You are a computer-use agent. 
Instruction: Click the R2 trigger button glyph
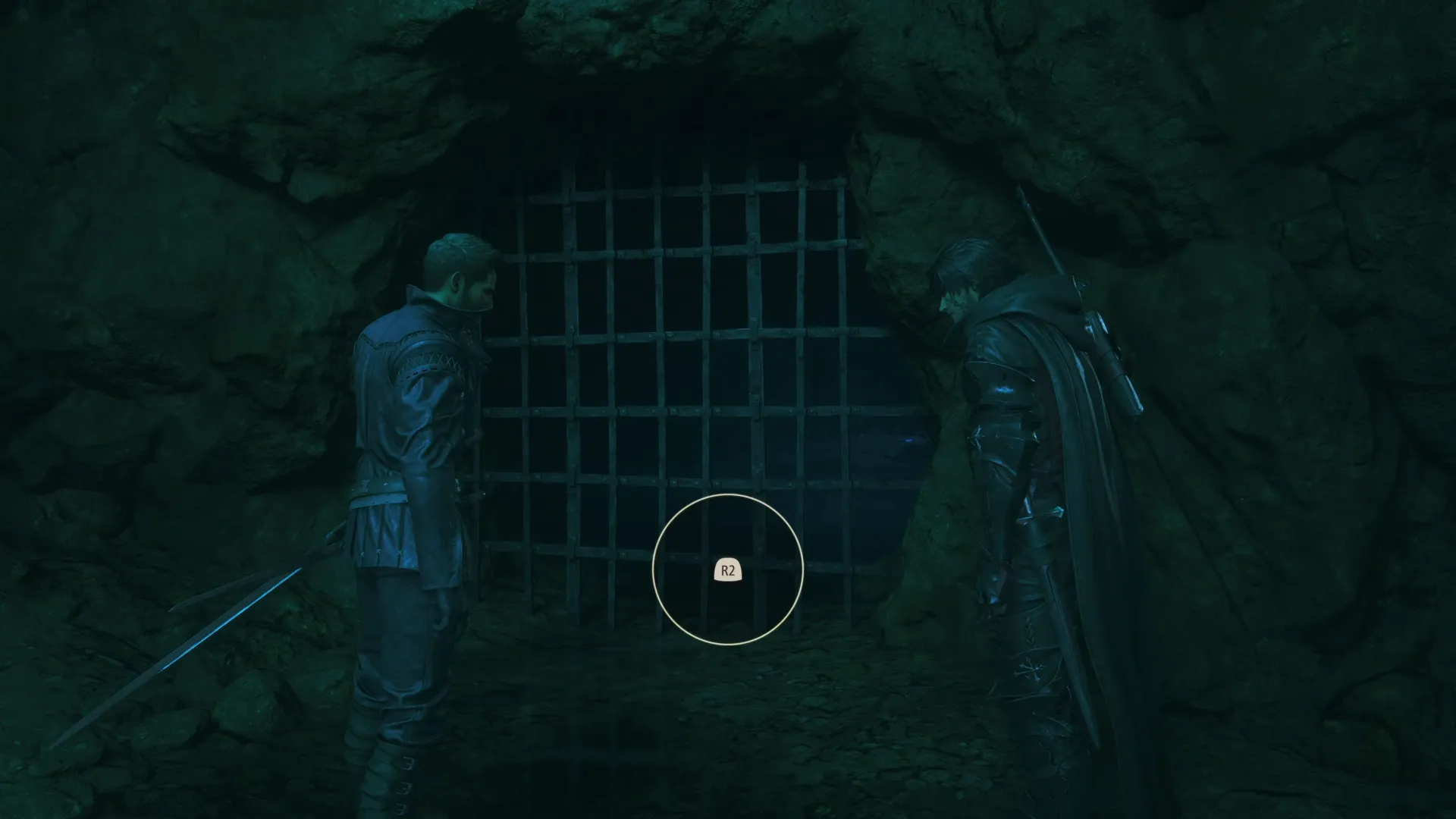pos(727,570)
